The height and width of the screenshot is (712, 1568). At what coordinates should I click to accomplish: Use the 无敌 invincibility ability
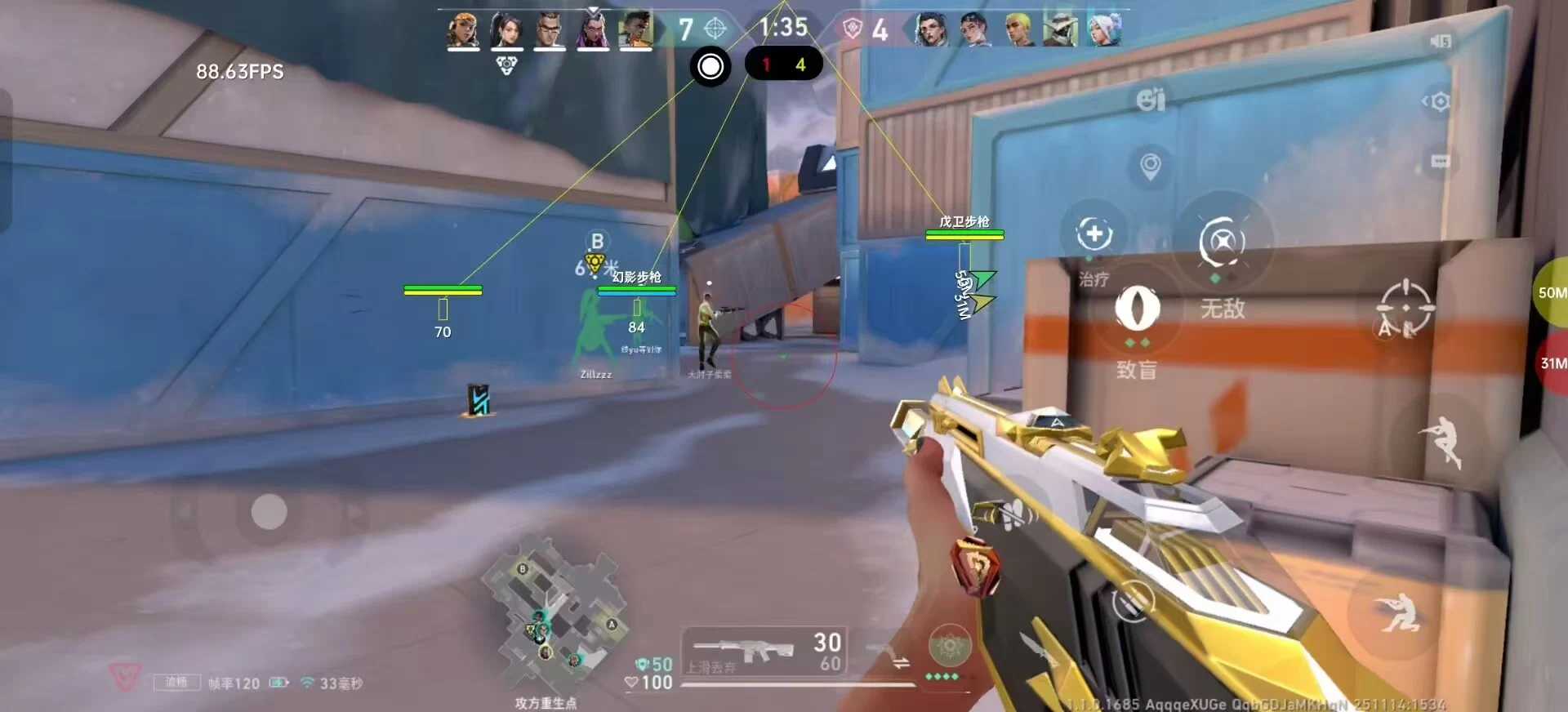(x=1222, y=243)
